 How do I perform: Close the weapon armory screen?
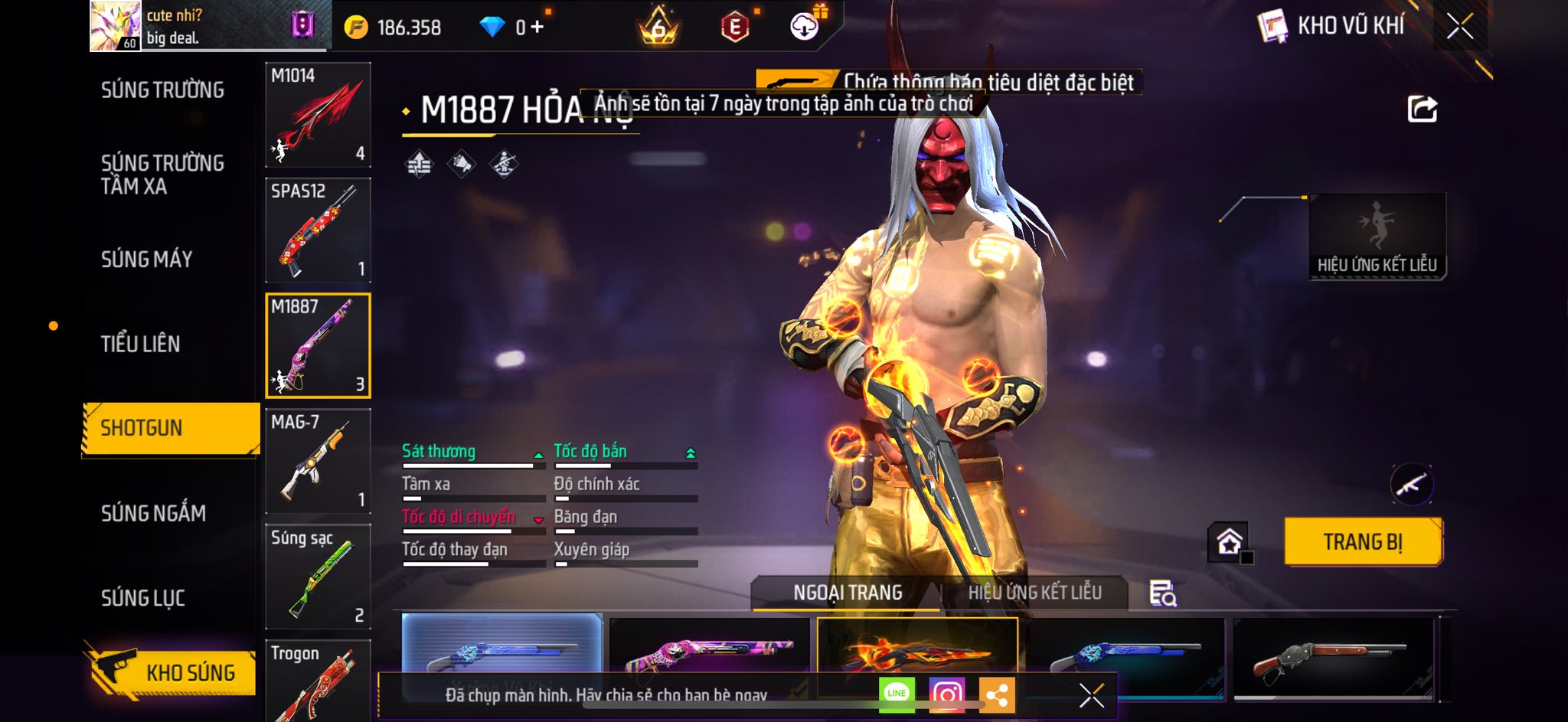pyautogui.click(x=1459, y=27)
